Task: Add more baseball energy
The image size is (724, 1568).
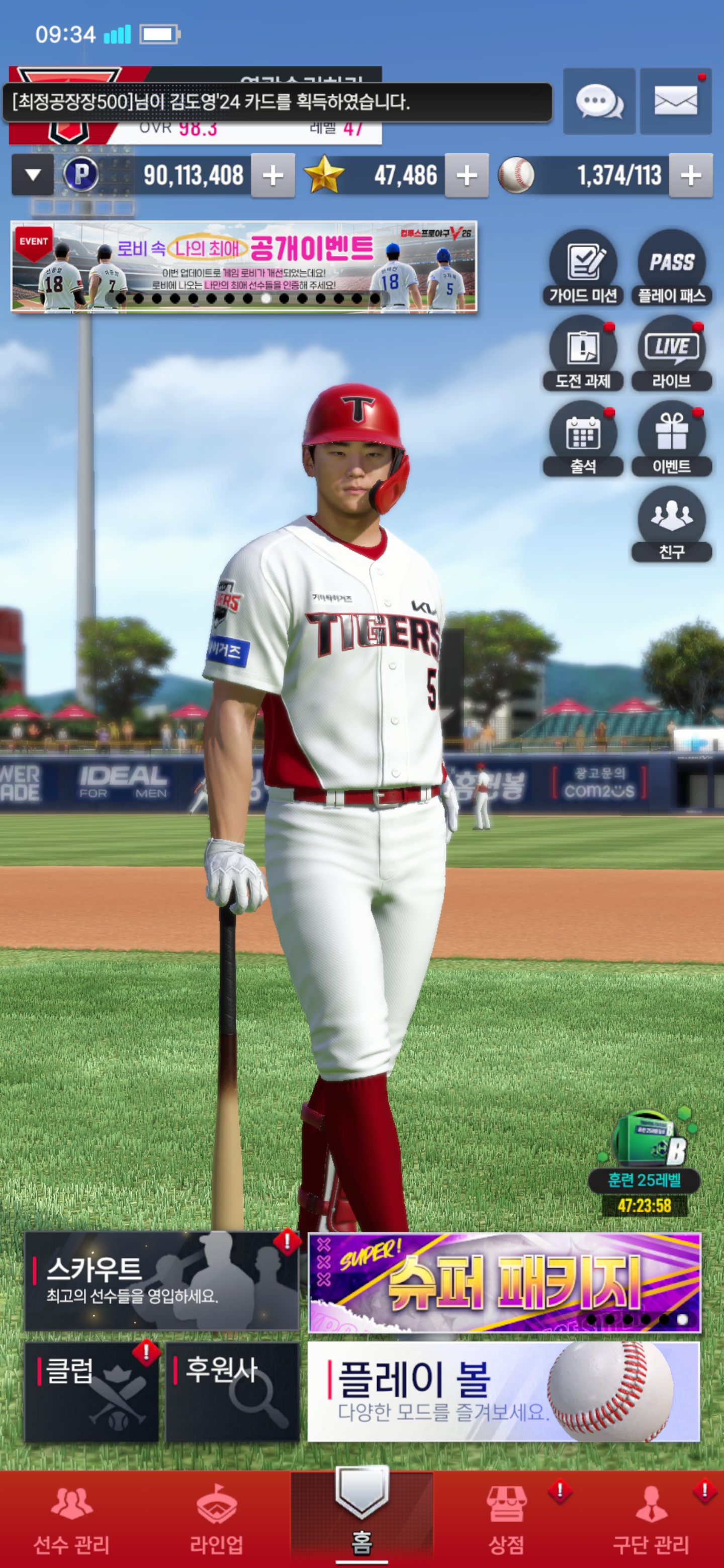Action: point(690,176)
